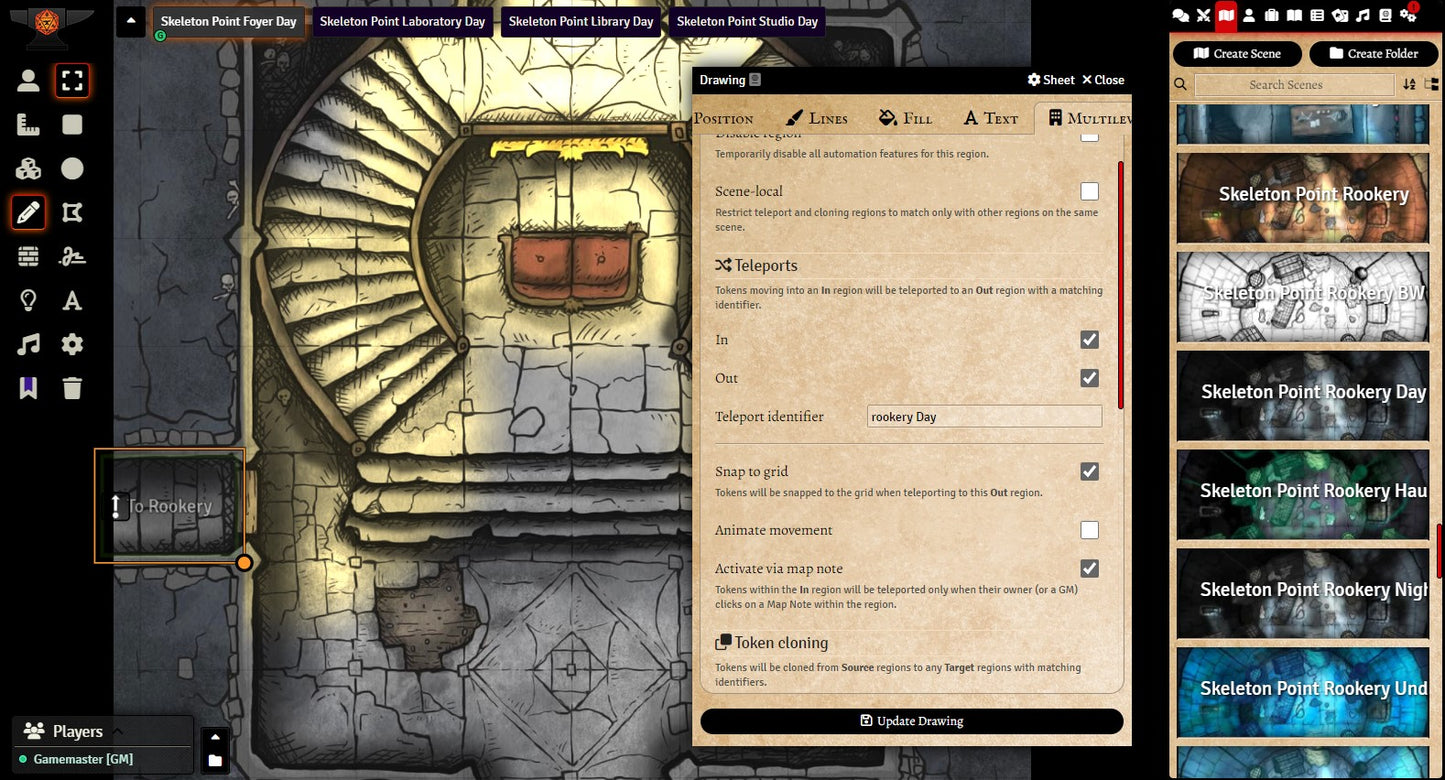Toggle the Scene-local checkbox
The image size is (1445, 780).
pos(1089,191)
